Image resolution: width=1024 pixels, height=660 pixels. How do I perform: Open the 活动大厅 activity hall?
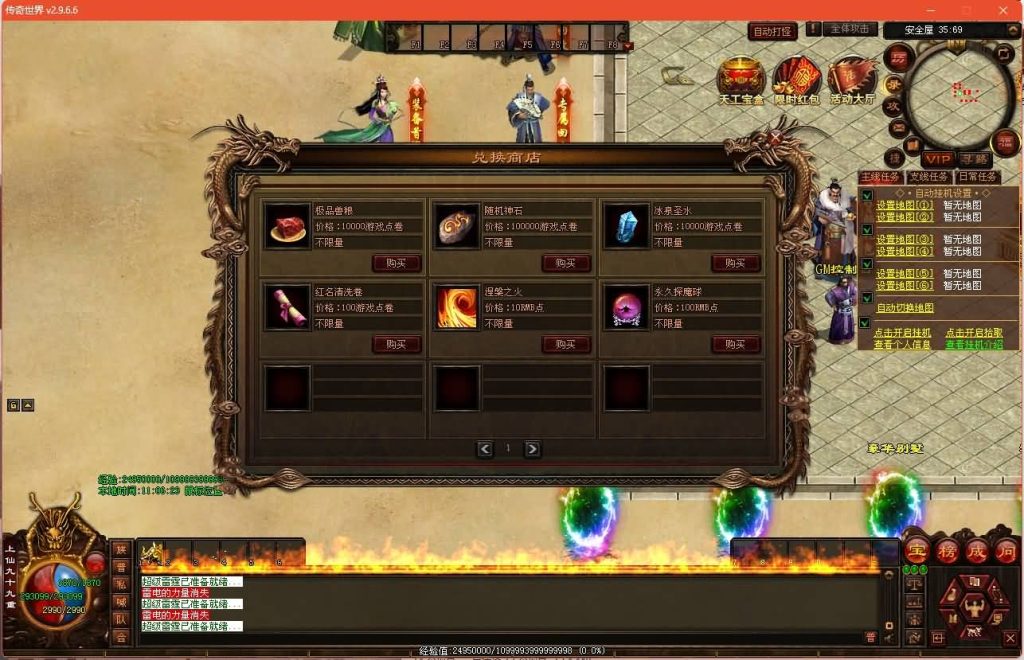pyautogui.click(x=852, y=80)
